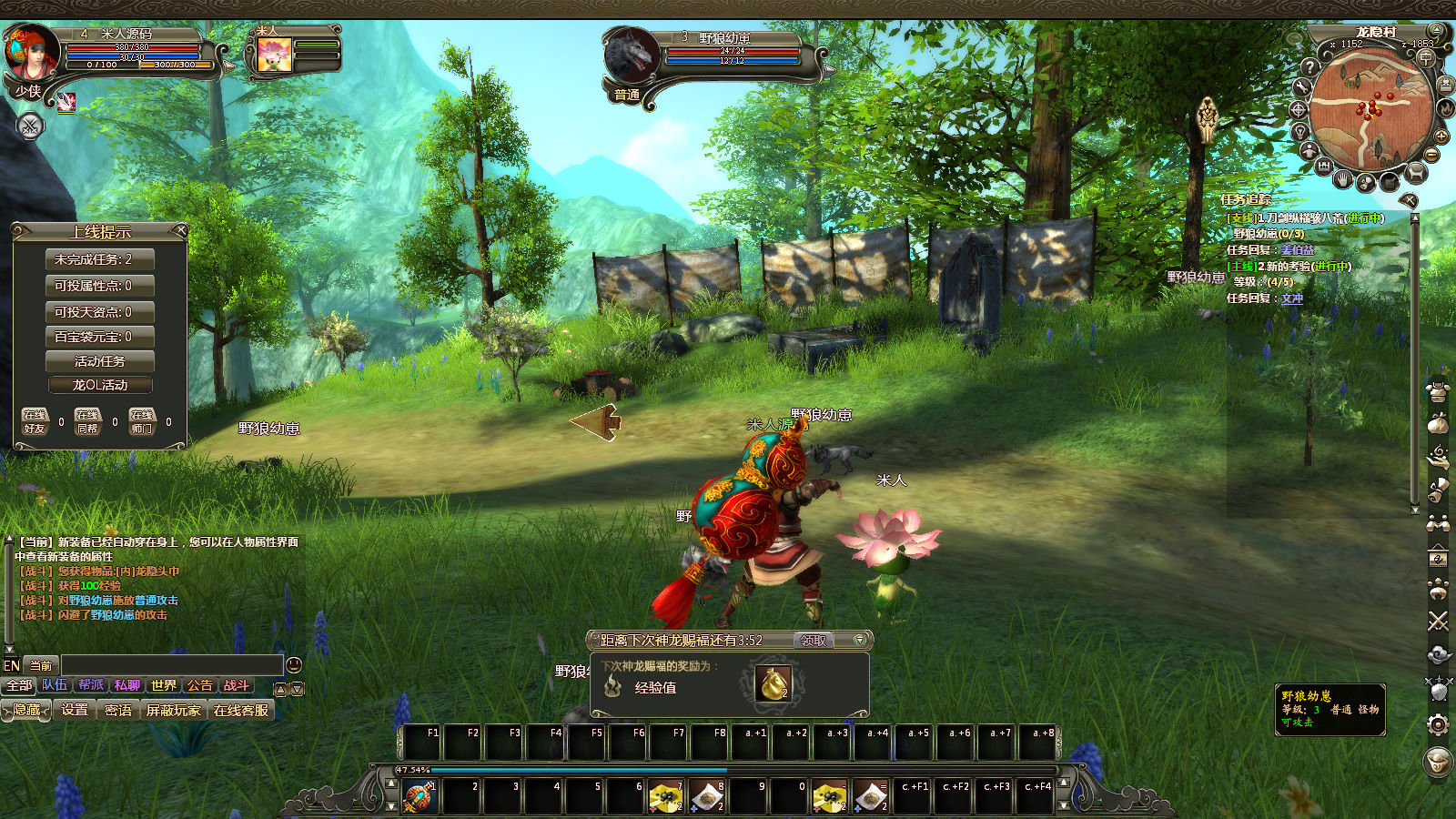This screenshot has height=819, width=1456.
Task: Close the 上线提示 login tips panel
Action: (180, 231)
